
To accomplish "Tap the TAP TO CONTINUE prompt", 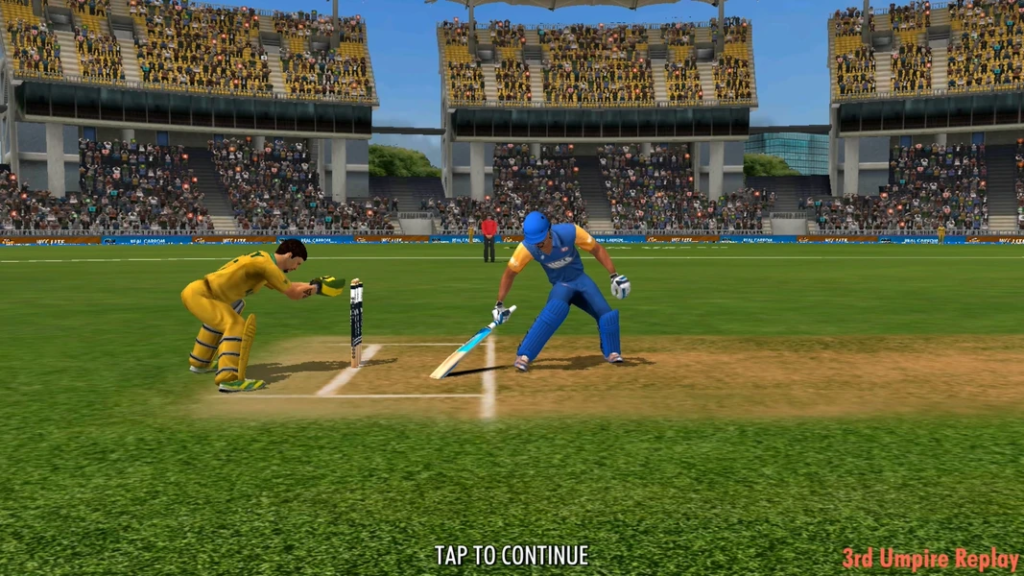I will click(511, 555).
